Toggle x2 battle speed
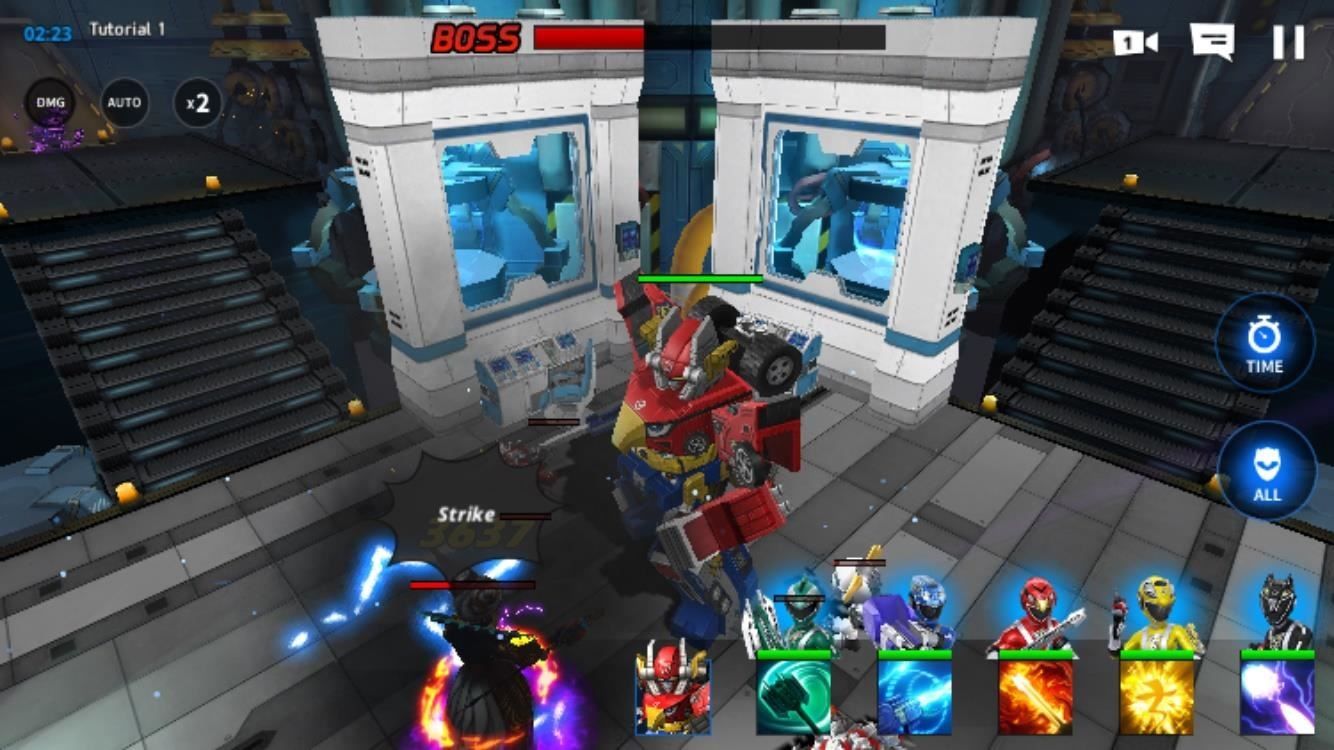 click(196, 102)
